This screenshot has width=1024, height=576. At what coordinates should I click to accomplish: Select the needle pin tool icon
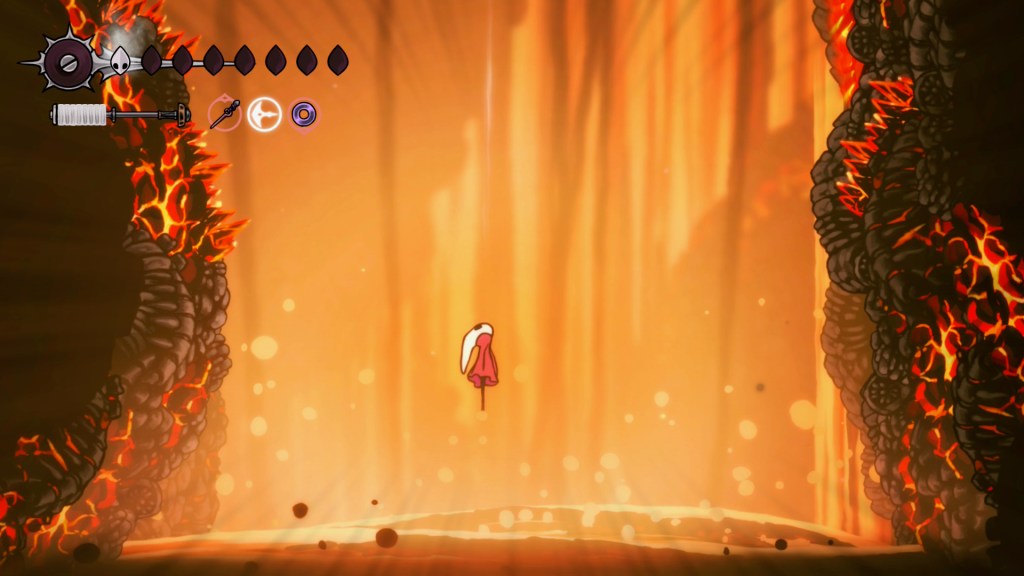coord(225,114)
